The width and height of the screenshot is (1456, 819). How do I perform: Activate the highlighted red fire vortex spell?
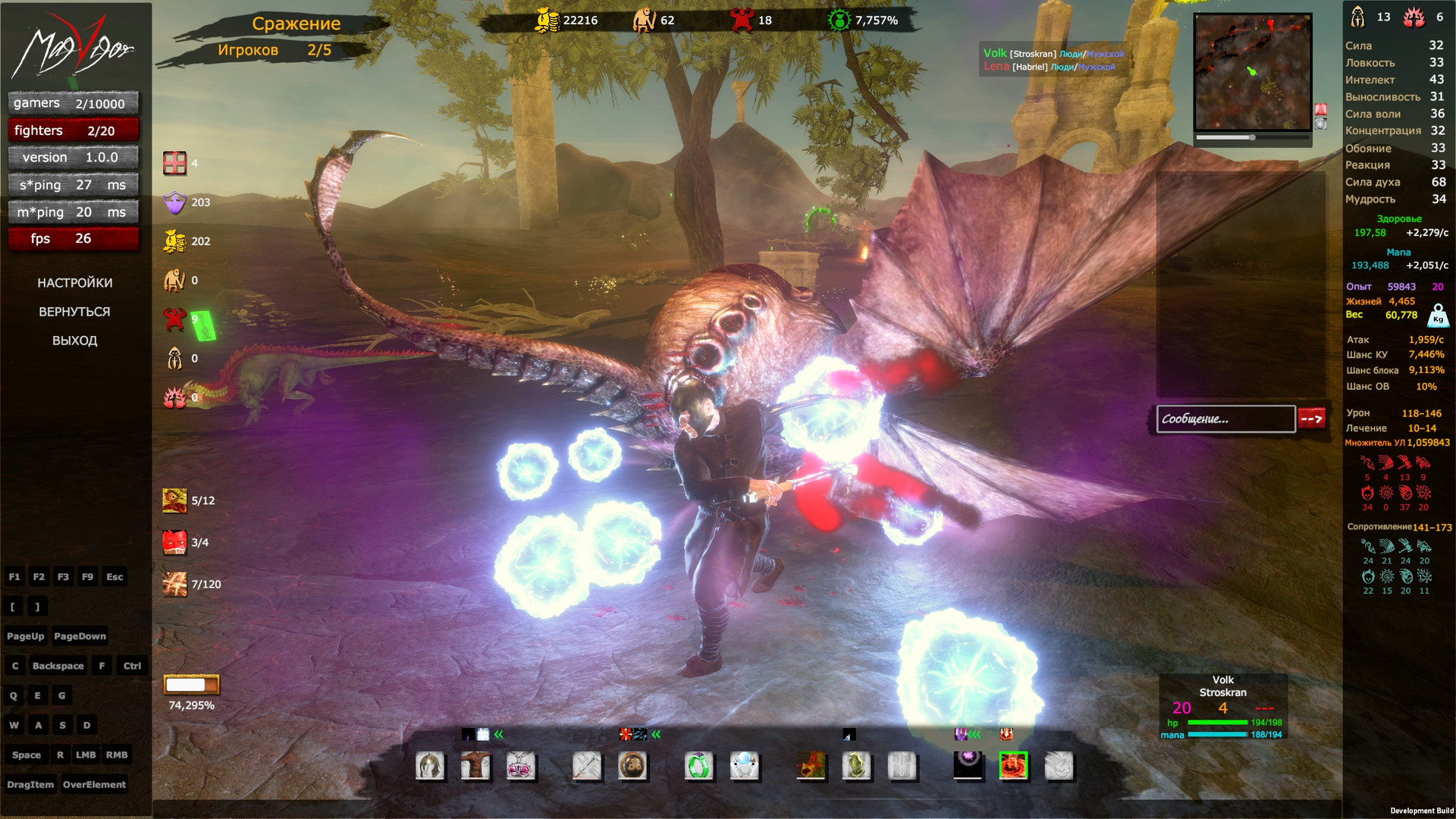tap(1013, 766)
